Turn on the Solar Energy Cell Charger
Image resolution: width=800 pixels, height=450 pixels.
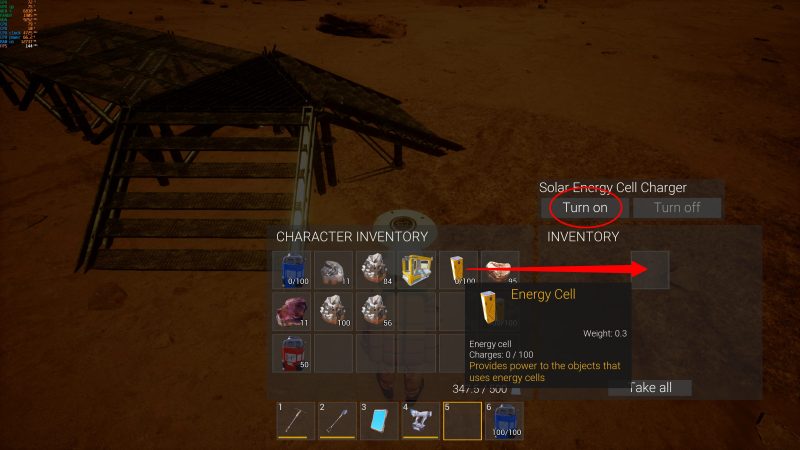point(585,207)
